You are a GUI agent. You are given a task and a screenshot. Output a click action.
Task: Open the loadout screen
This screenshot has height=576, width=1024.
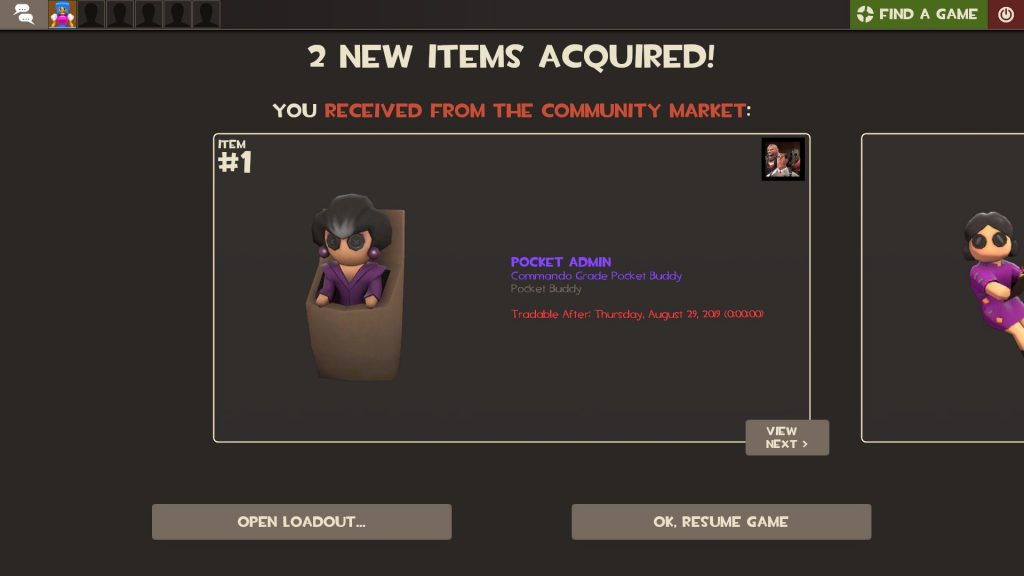tap(301, 522)
